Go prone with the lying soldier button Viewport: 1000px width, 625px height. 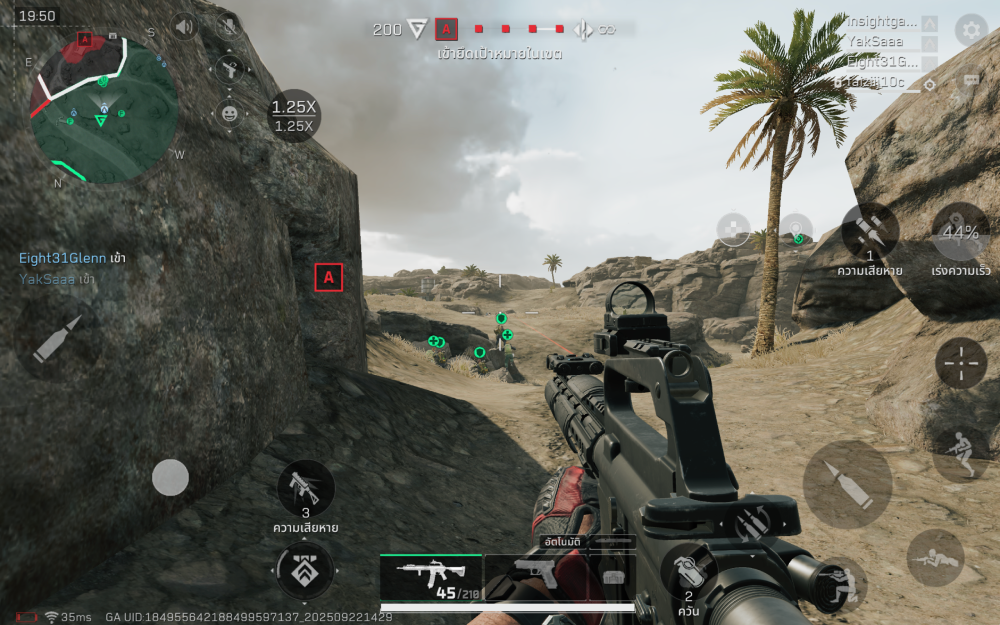(935, 557)
